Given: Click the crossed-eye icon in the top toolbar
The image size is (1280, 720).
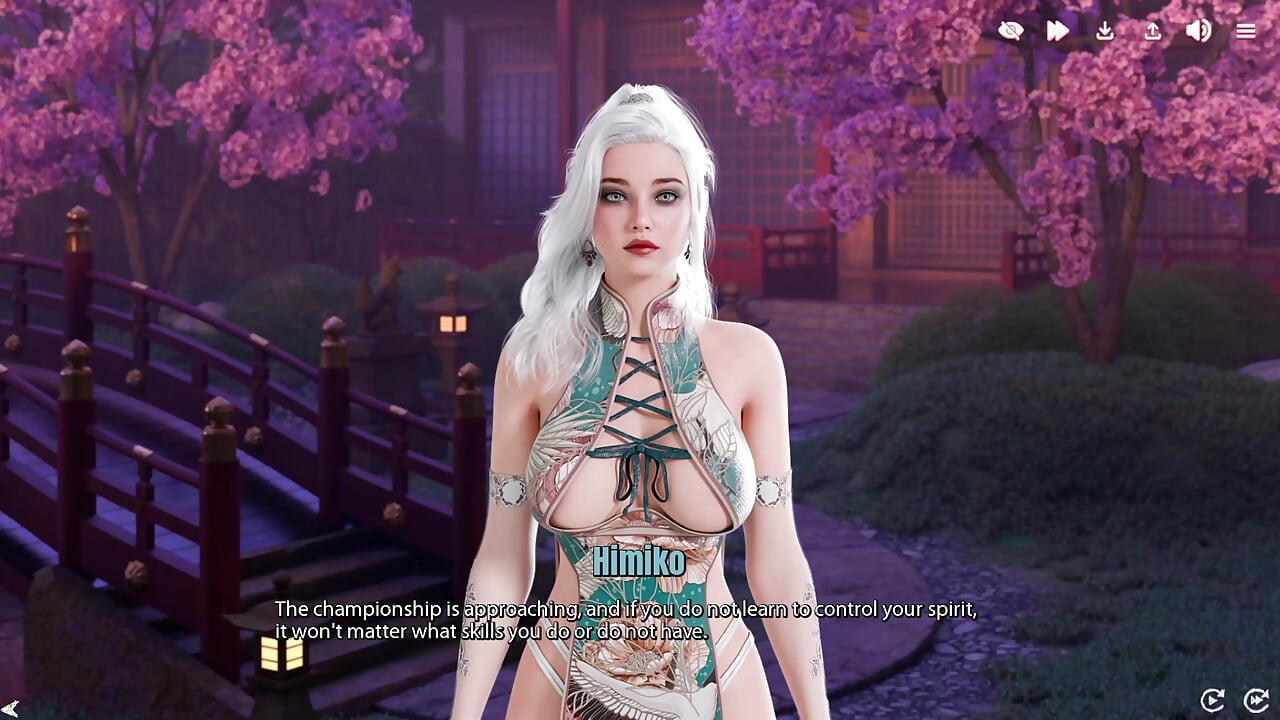Looking at the screenshot, I should pyautogui.click(x=1012, y=31).
